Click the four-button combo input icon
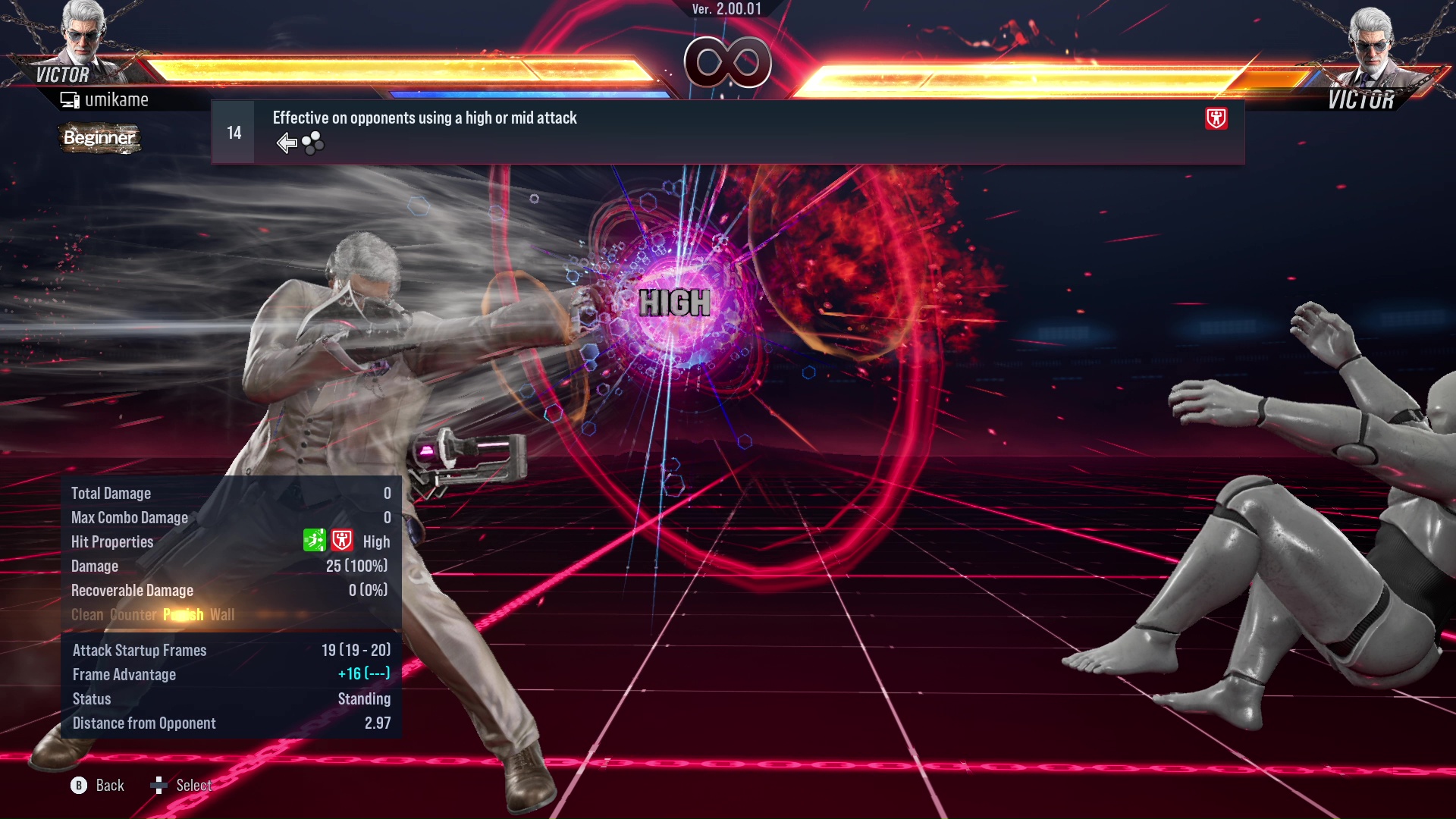This screenshot has width=1456, height=819. [311, 143]
